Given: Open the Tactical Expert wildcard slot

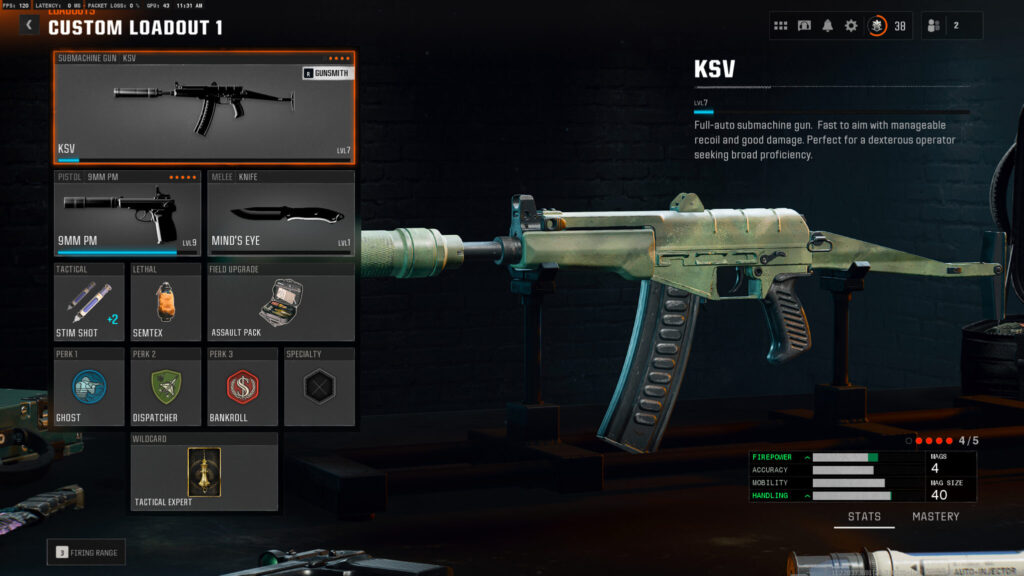Looking at the screenshot, I should point(204,471).
